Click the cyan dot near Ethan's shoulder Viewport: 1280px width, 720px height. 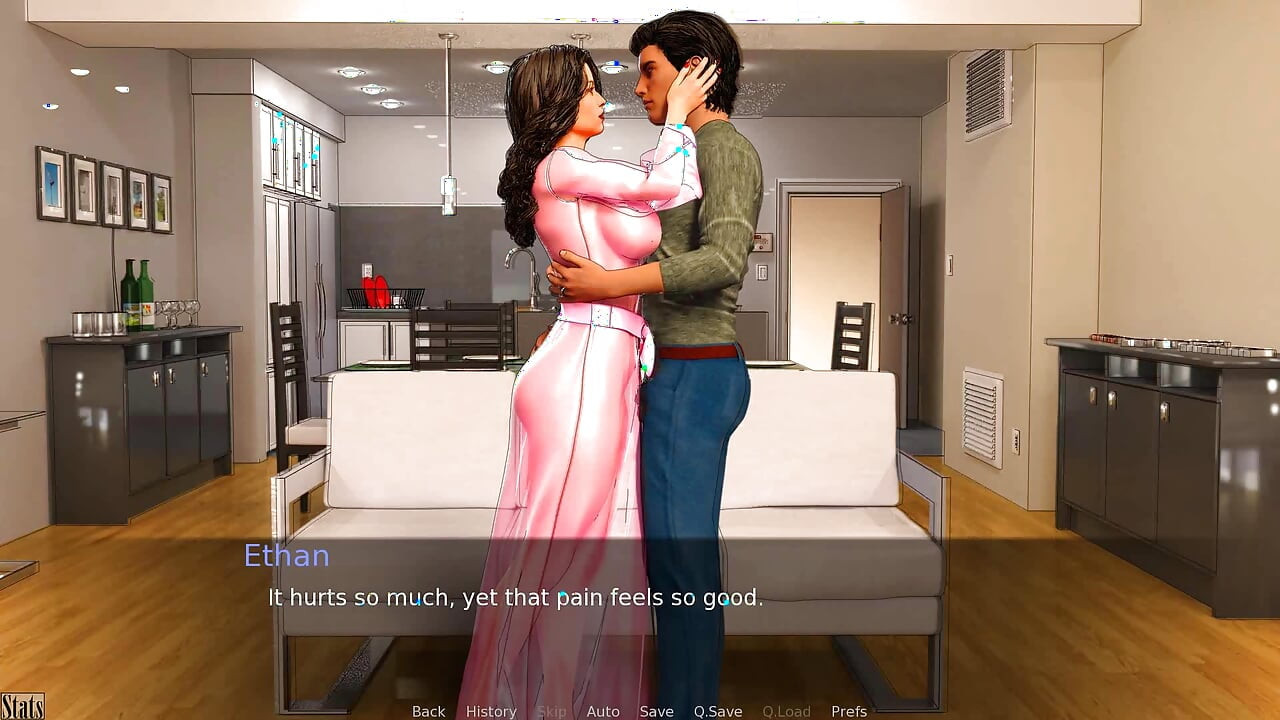click(679, 127)
